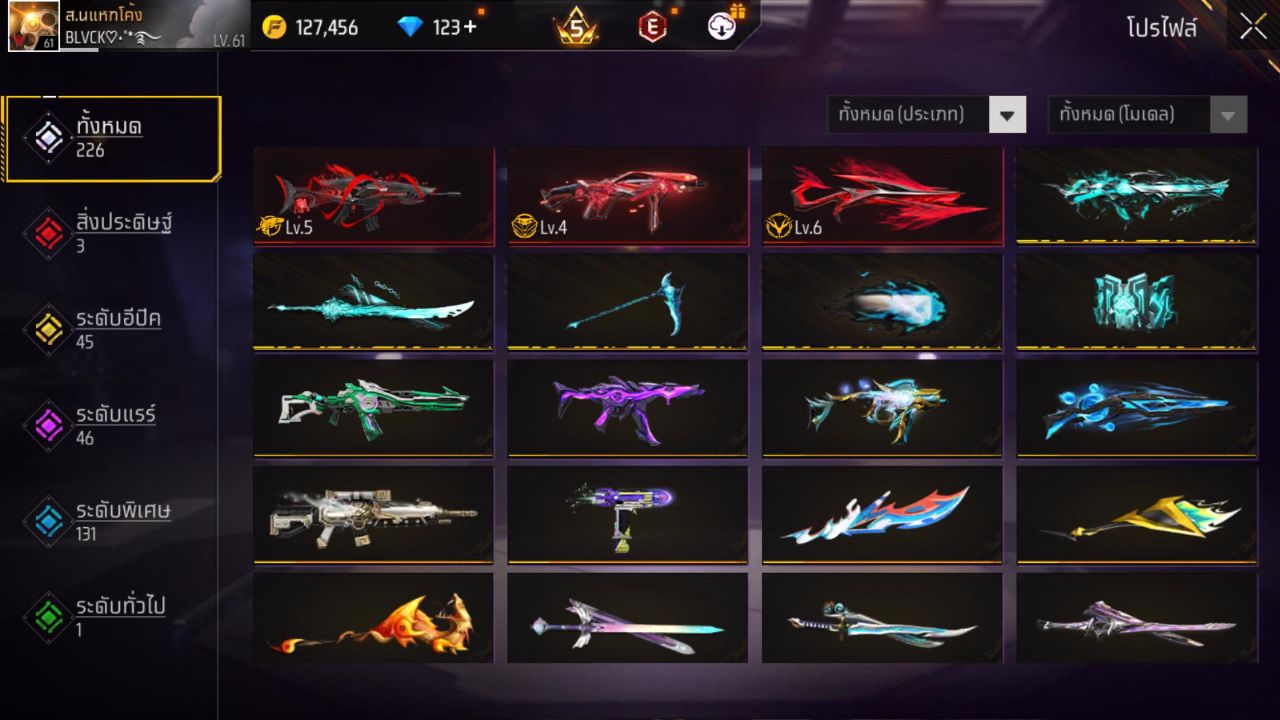Click the plus next to the diamond count
Screen dimensions: 1280x720
[x=472, y=27]
